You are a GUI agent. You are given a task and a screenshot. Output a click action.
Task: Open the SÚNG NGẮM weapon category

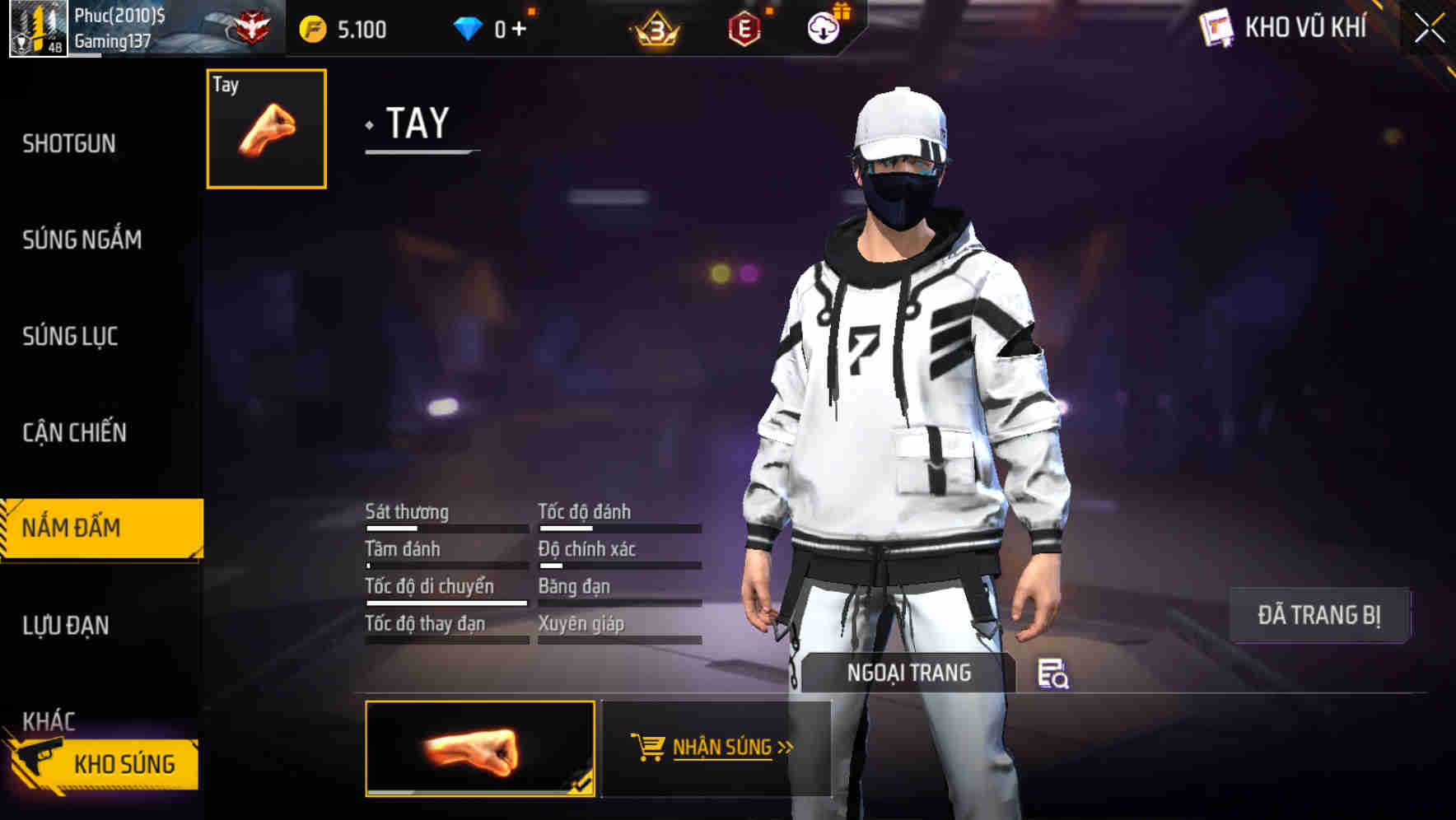(82, 240)
